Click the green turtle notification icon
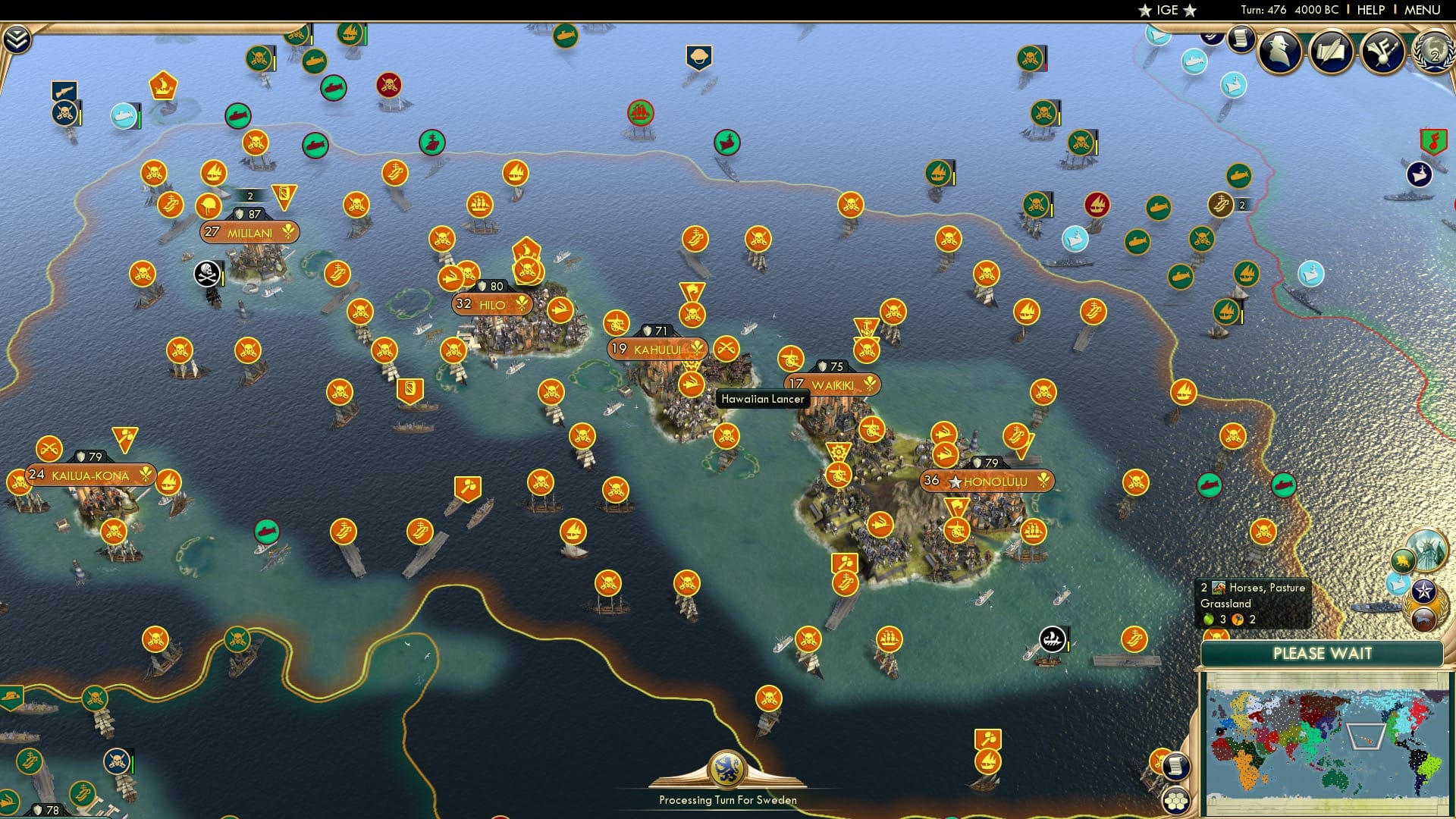 [1401, 561]
